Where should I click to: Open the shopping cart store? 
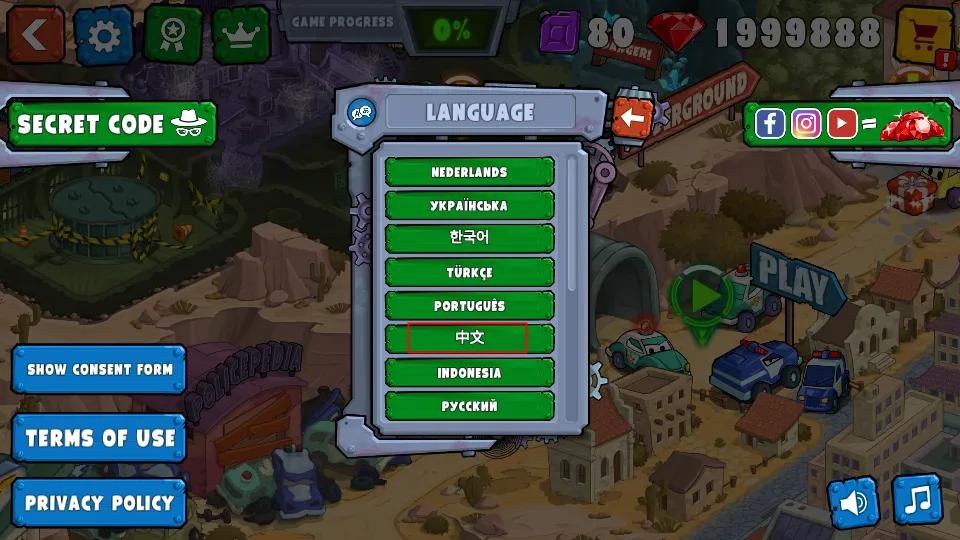pos(923,35)
